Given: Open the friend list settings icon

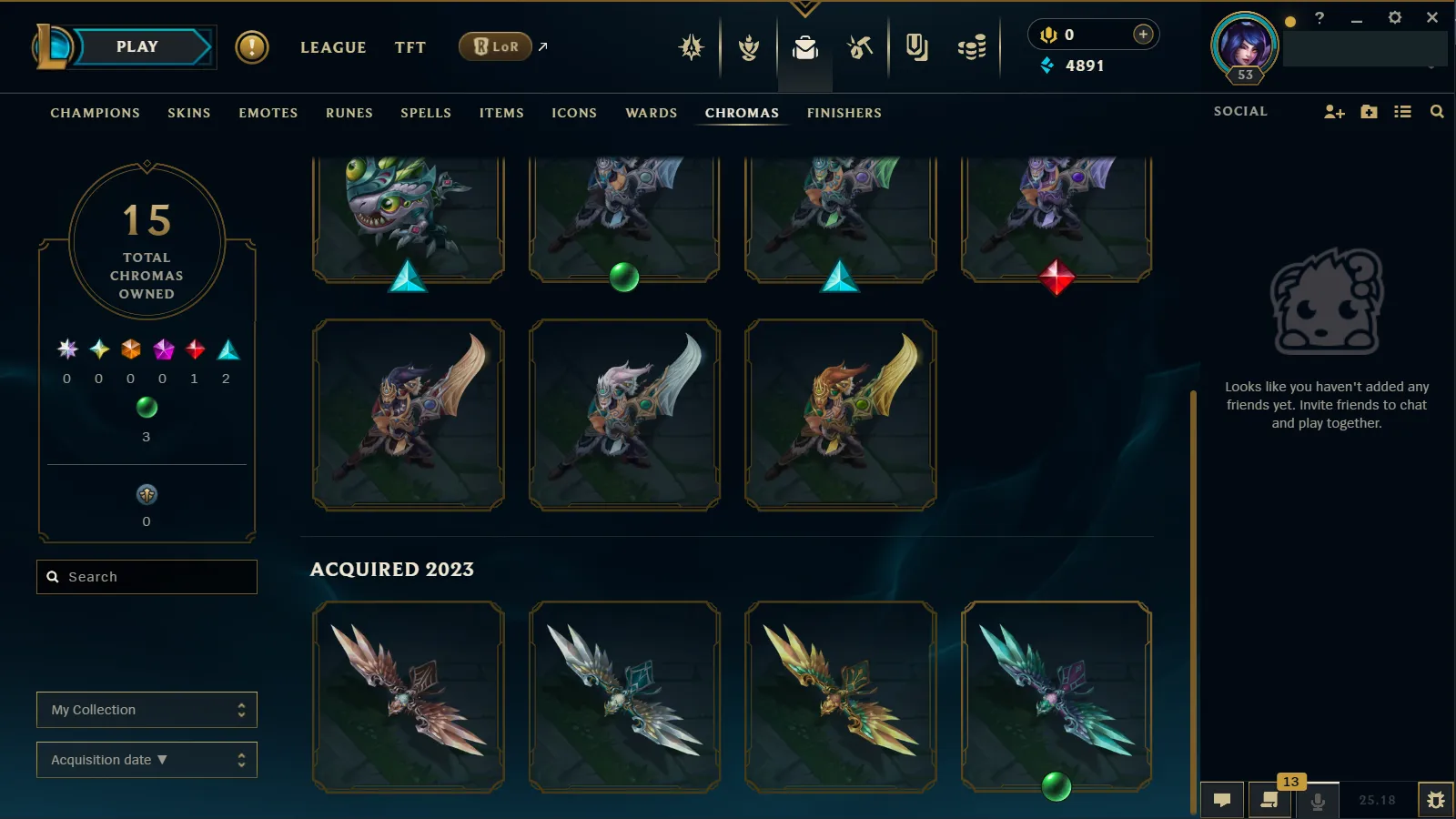Looking at the screenshot, I should [1402, 112].
